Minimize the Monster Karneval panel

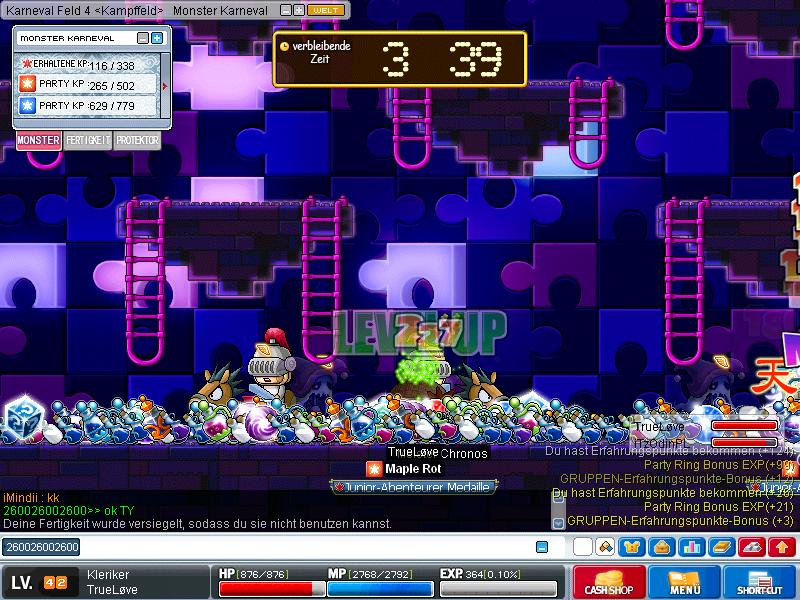tap(143, 38)
